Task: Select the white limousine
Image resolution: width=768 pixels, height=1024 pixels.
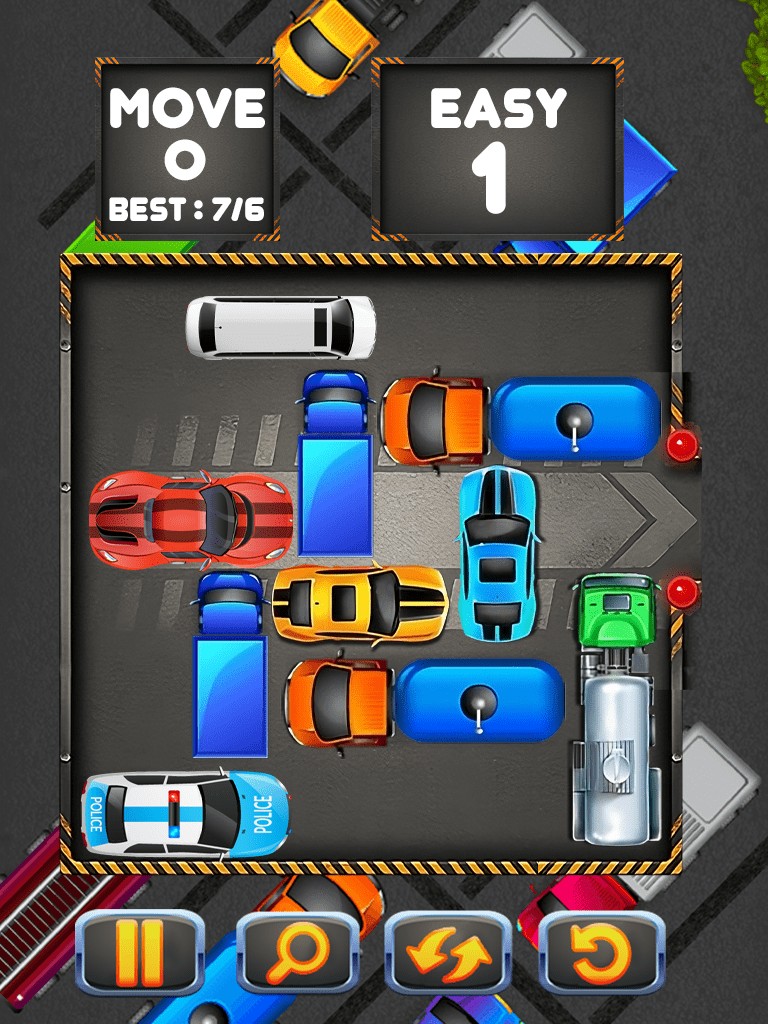Action: pyautogui.click(x=281, y=326)
